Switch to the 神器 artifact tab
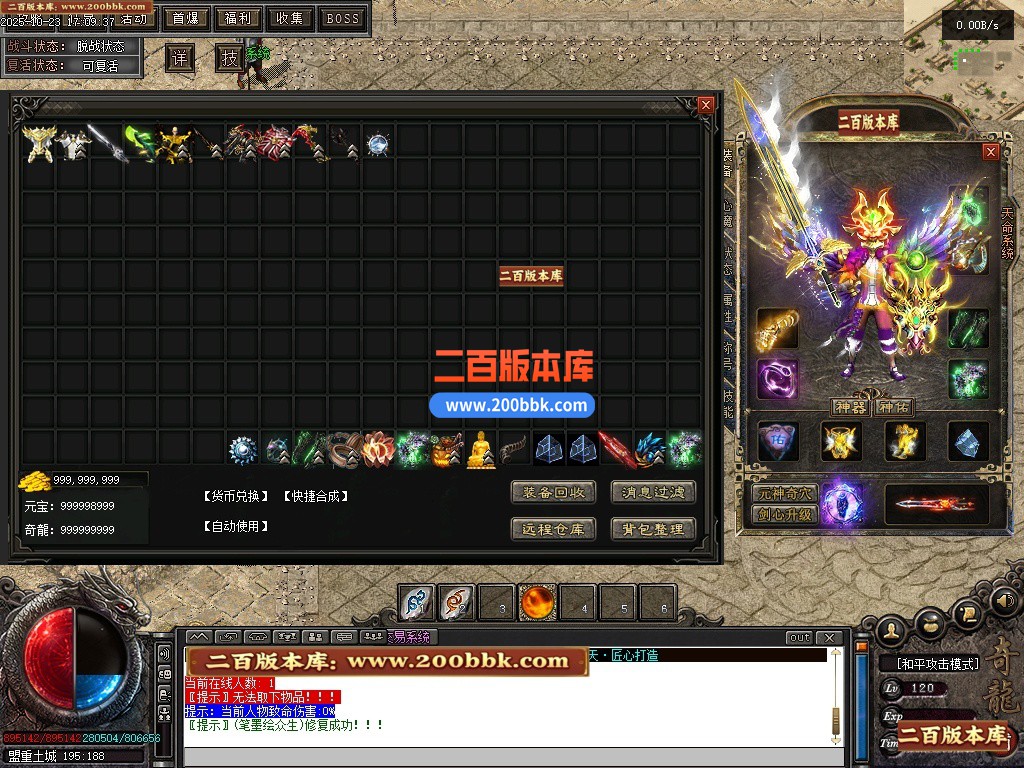The width and height of the screenshot is (1024, 768). [850, 407]
